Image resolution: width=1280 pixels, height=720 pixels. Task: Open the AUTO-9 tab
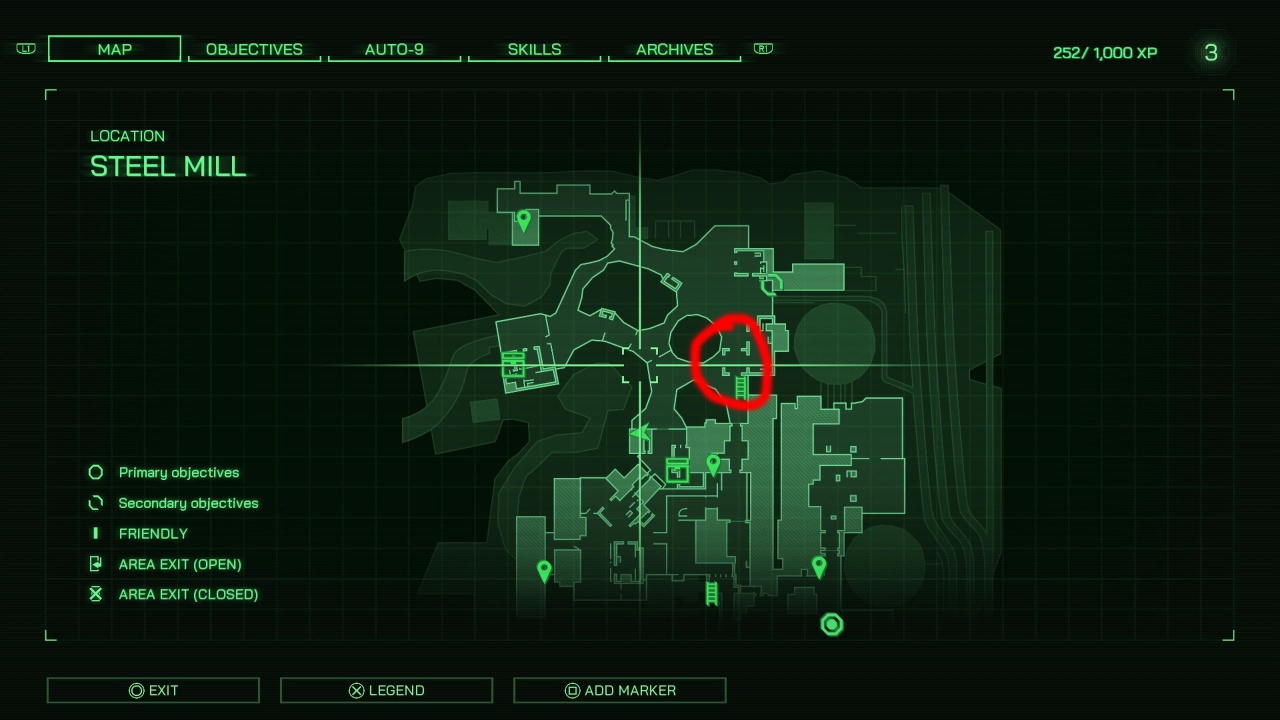point(394,49)
